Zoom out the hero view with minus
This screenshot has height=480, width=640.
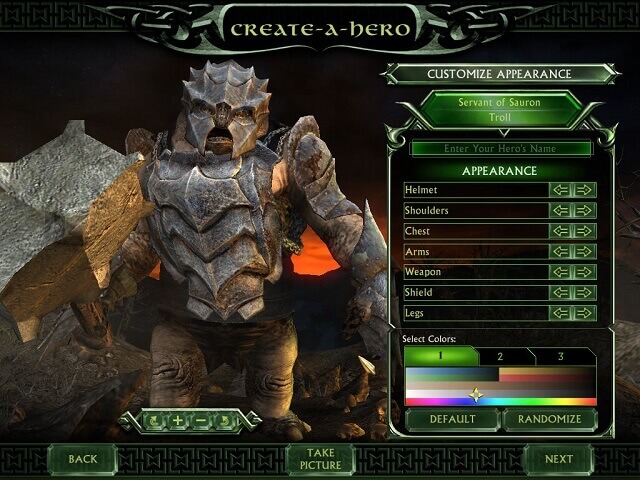pyautogui.click(x=201, y=420)
